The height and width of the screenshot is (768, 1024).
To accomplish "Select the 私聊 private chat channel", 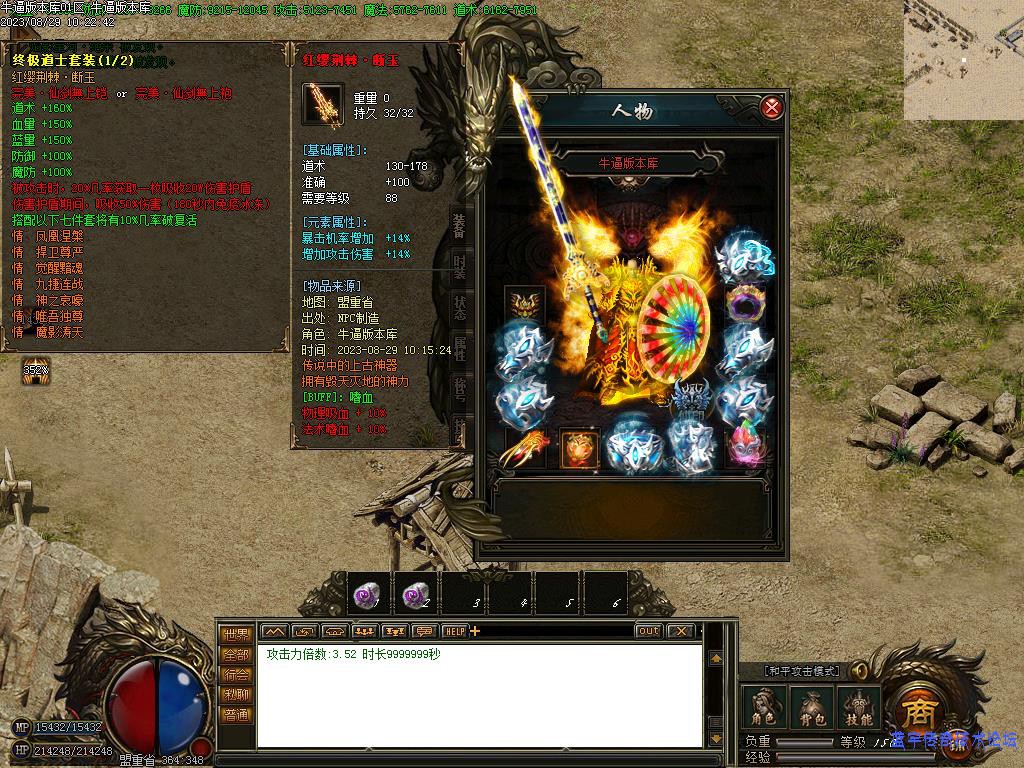I will coord(236,694).
